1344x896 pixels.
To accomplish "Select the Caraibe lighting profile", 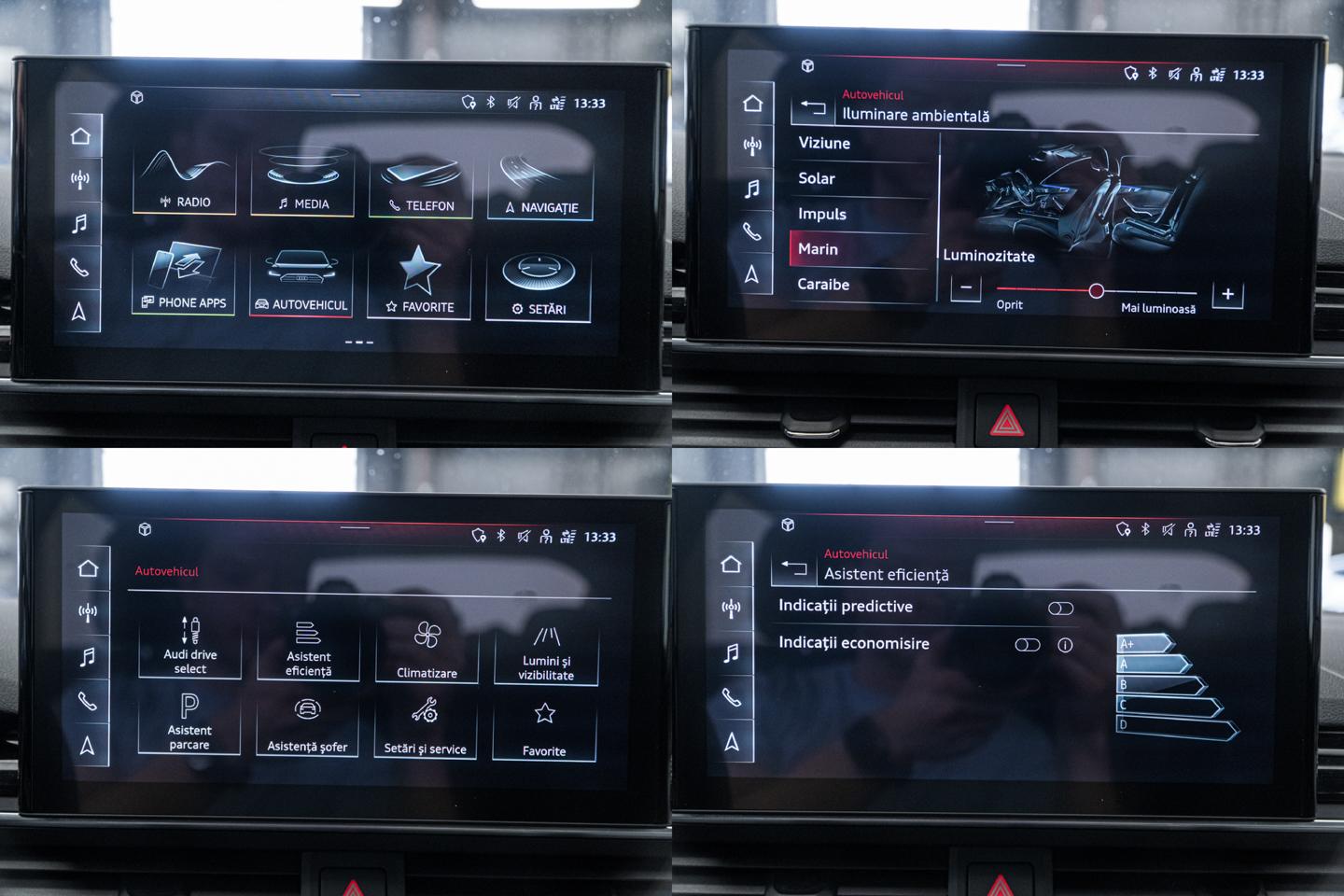I will (x=823, y=285).
